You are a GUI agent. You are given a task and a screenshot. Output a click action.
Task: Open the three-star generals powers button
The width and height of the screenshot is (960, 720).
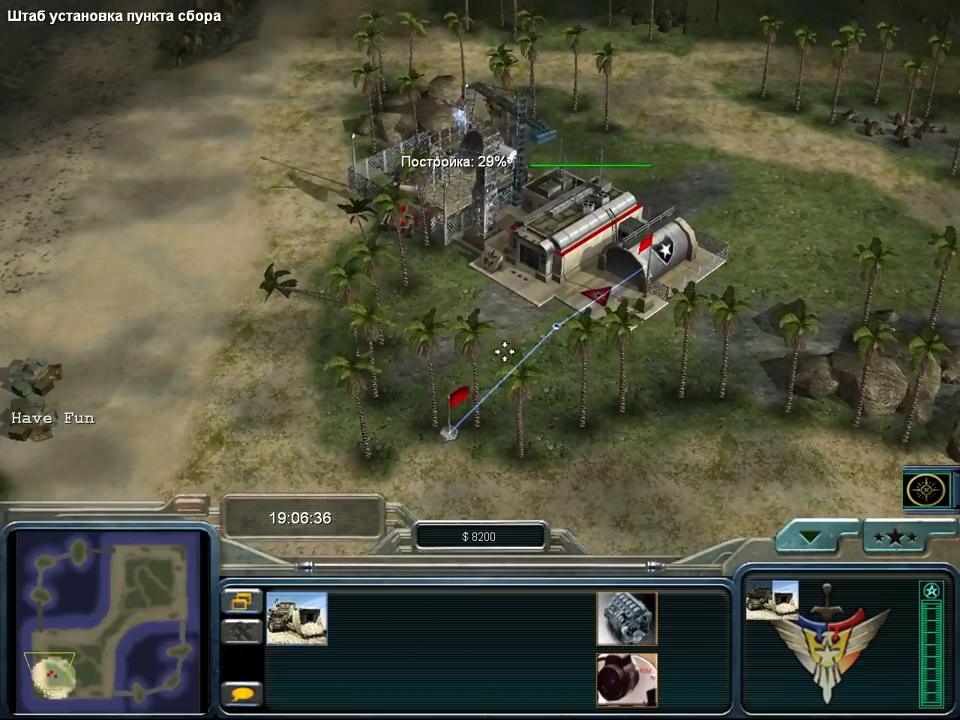tap(895, 537)
